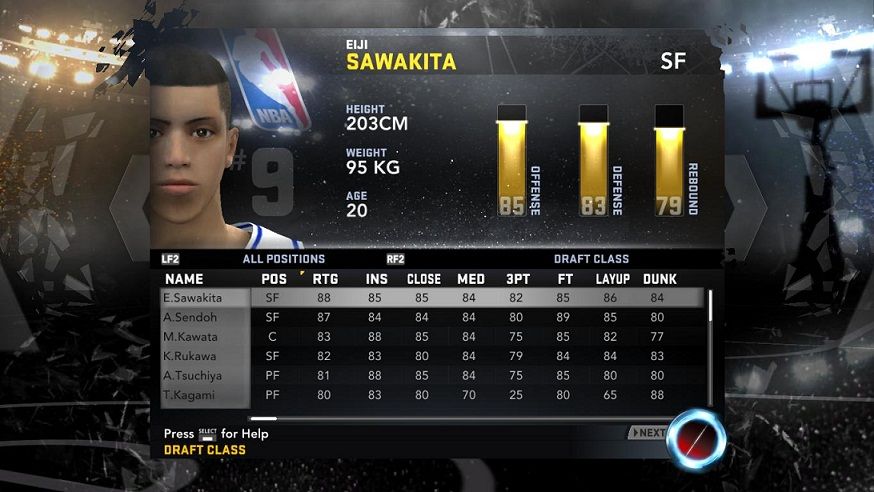874x492 pixels.
Task: Sort by the LAYUP column header
Action: [x=612, y=279]
